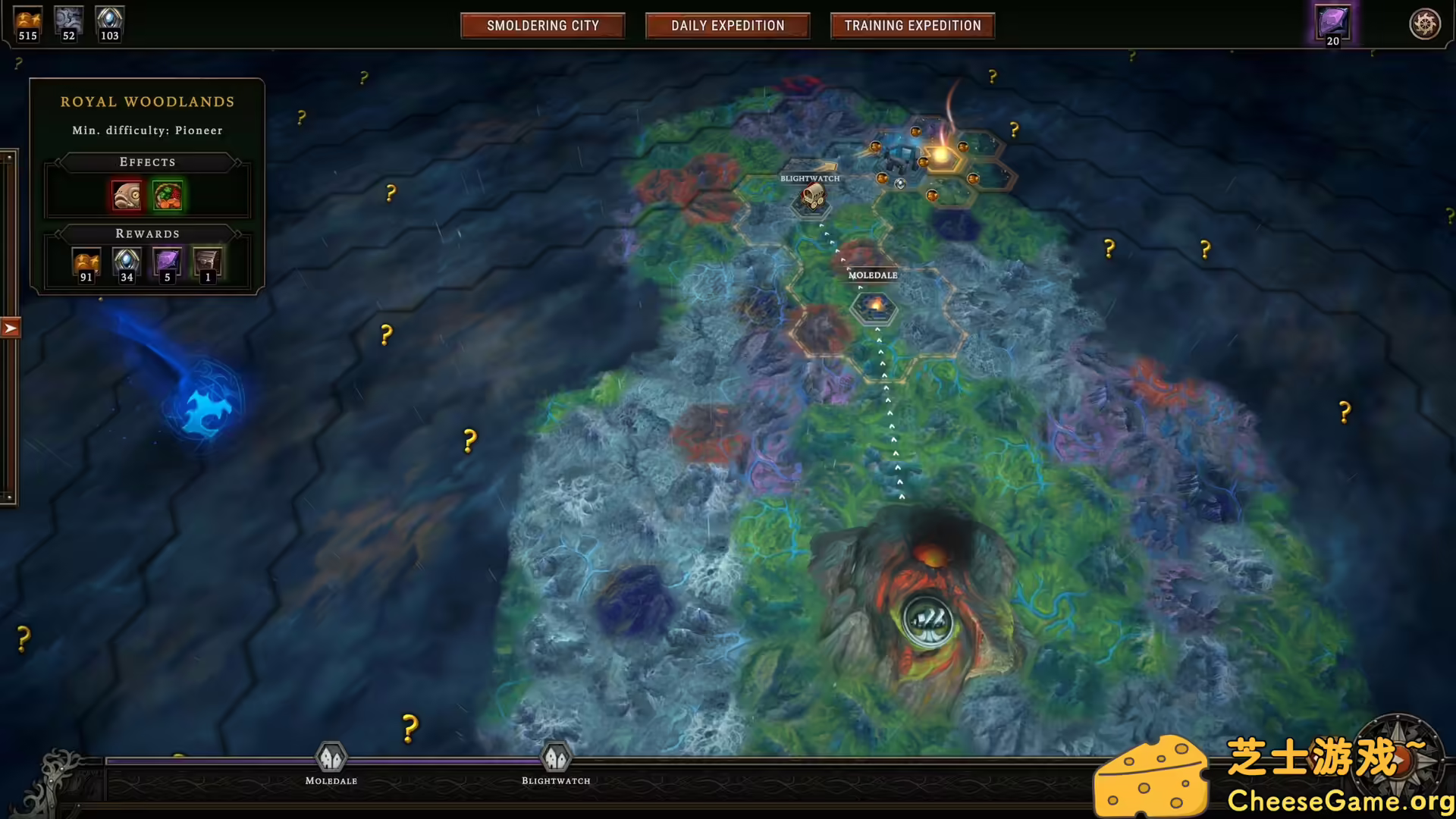1456x819 pixels.
Task: Click the Blightwatch marker on the bottom timeline
Action: [556, 757]
